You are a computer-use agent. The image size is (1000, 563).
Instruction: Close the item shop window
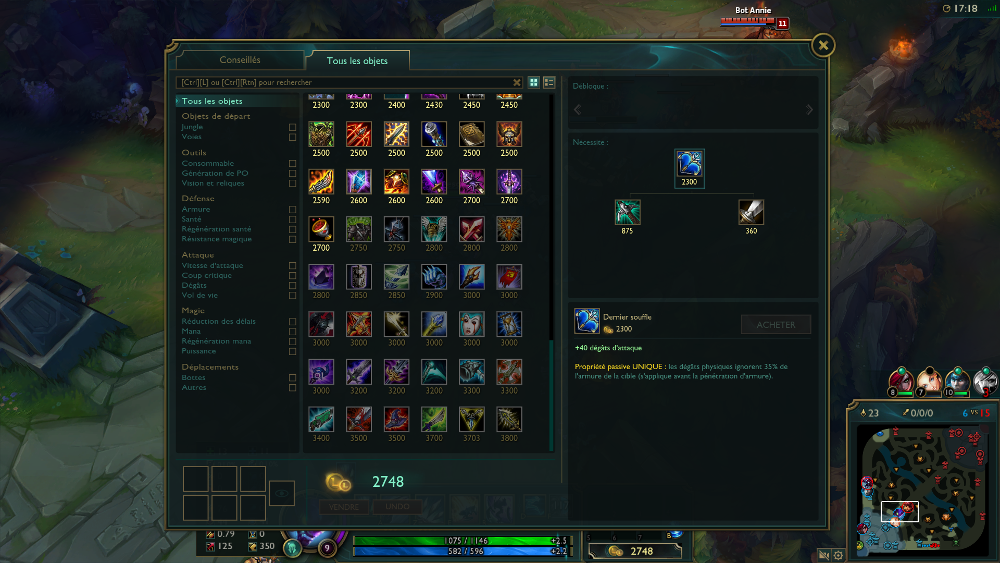click(822, 45)
